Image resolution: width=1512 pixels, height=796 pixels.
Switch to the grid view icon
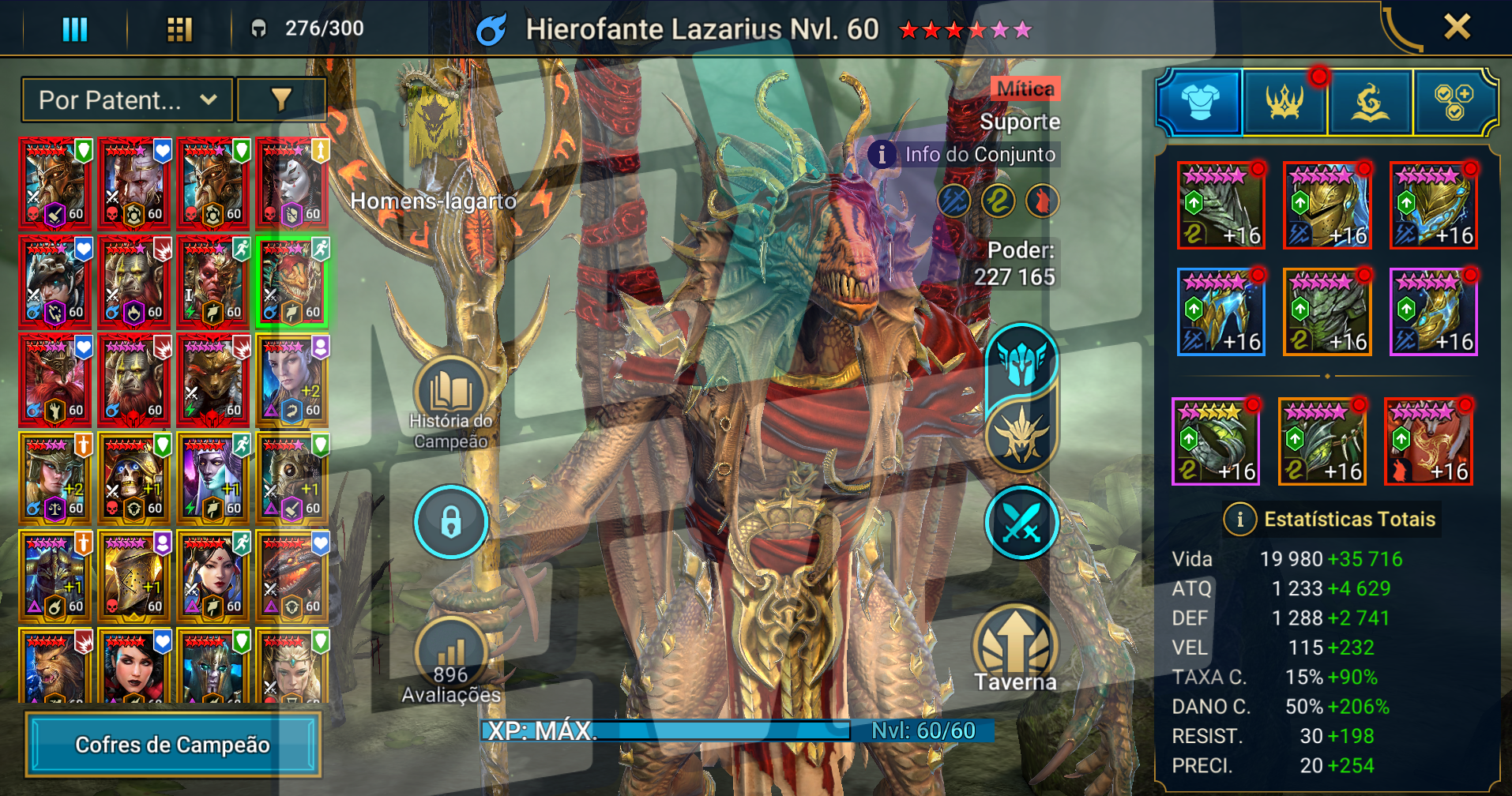click(179, 29)
